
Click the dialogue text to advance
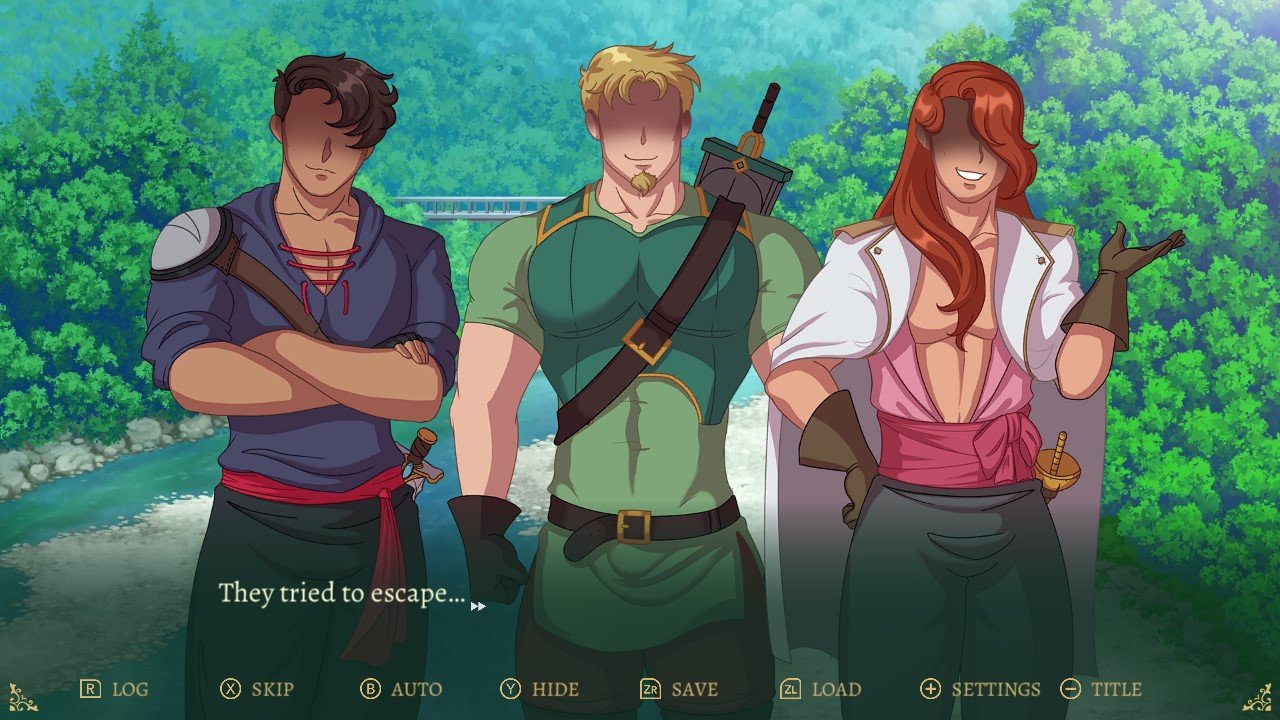tap(342, 593)
